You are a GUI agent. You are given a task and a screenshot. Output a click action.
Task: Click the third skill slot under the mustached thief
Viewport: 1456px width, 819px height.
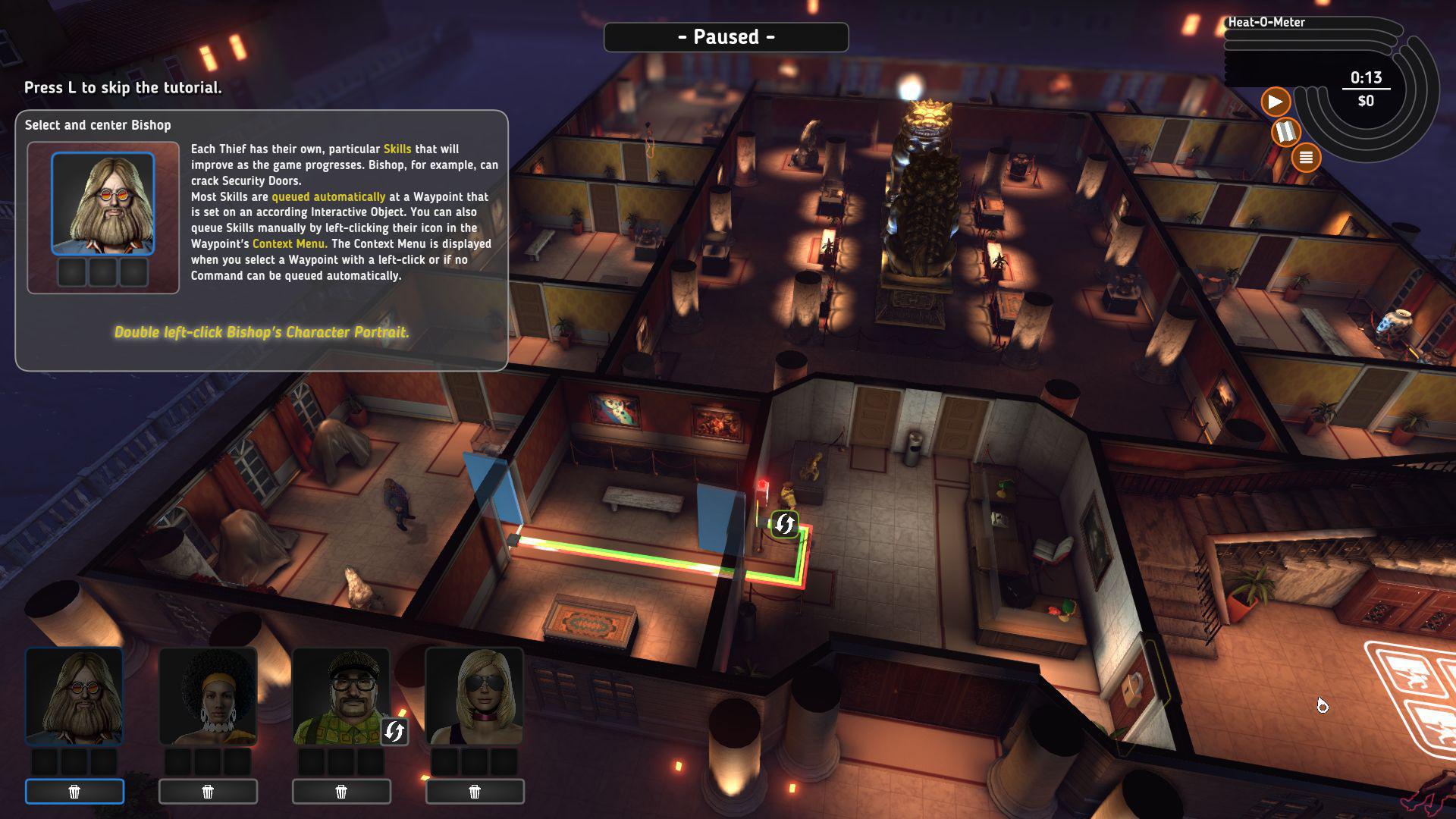click(369, 761)
